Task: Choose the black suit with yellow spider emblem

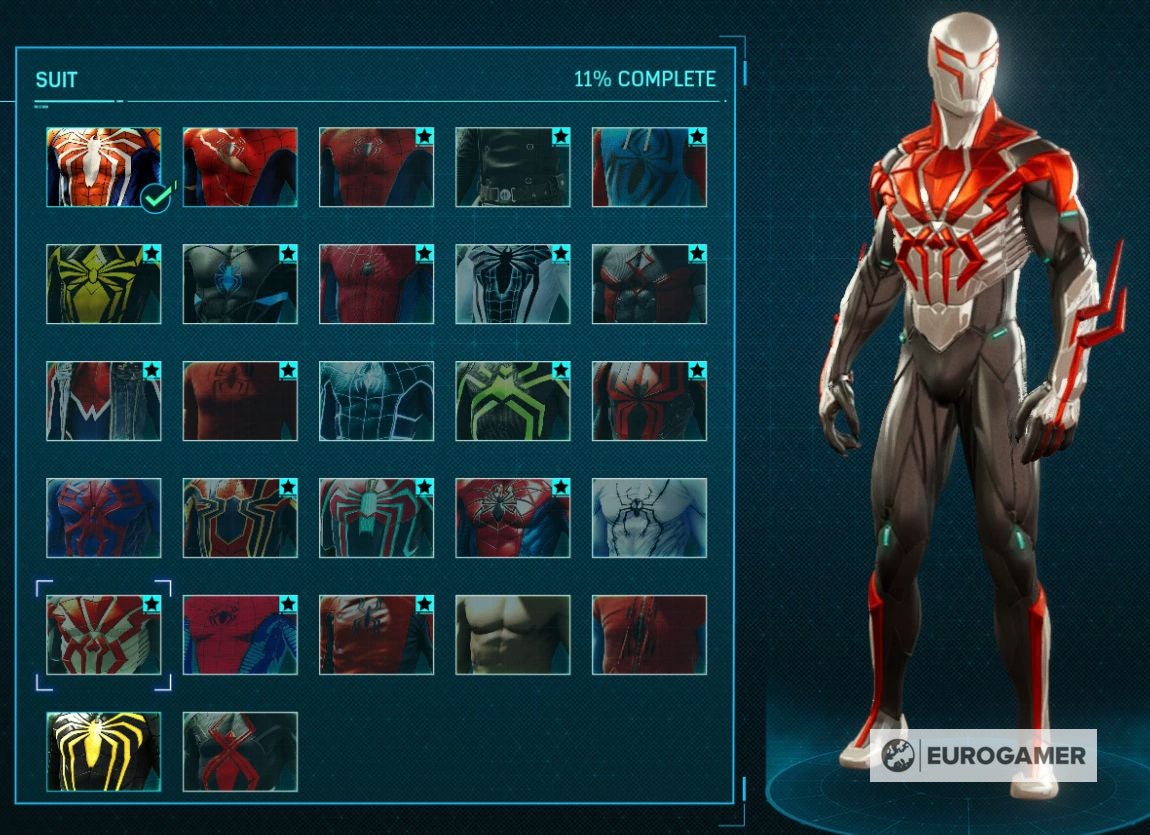Action: pyautogui.click(x=104, y=751)
